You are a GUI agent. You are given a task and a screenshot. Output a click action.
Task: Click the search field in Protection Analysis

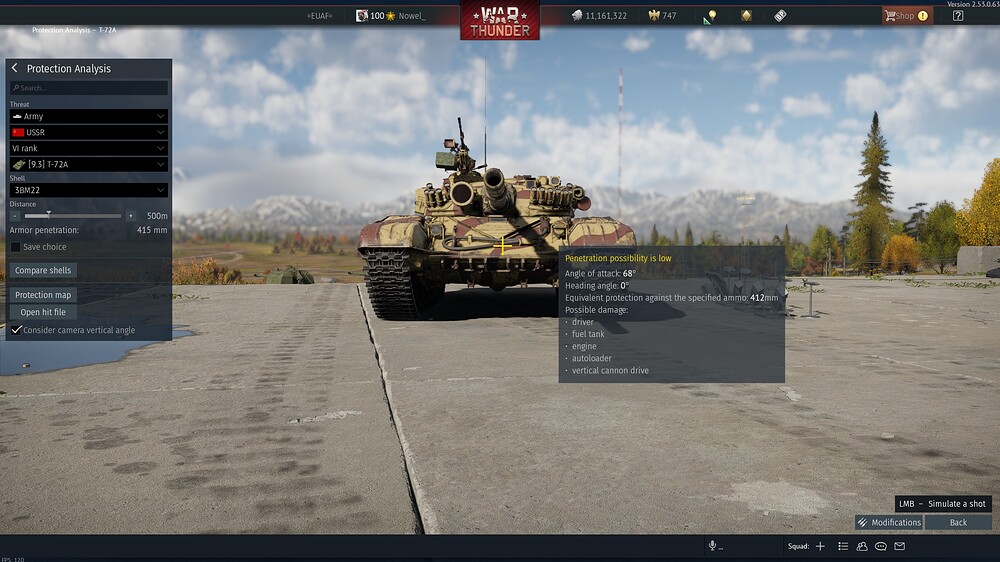[89, 88]
